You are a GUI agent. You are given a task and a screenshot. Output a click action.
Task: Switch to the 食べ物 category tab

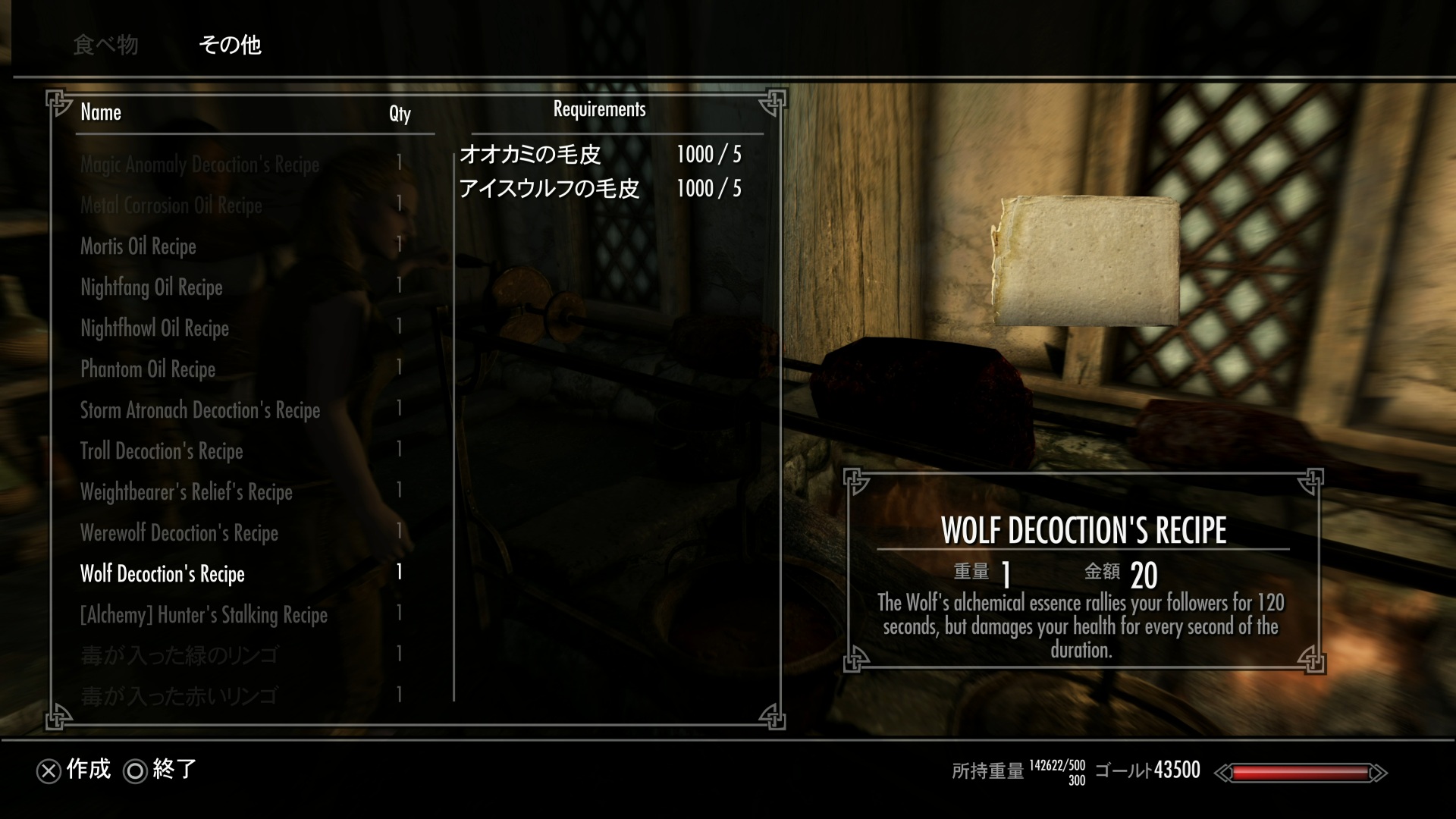pyautogui.click(x=105, y=45)
